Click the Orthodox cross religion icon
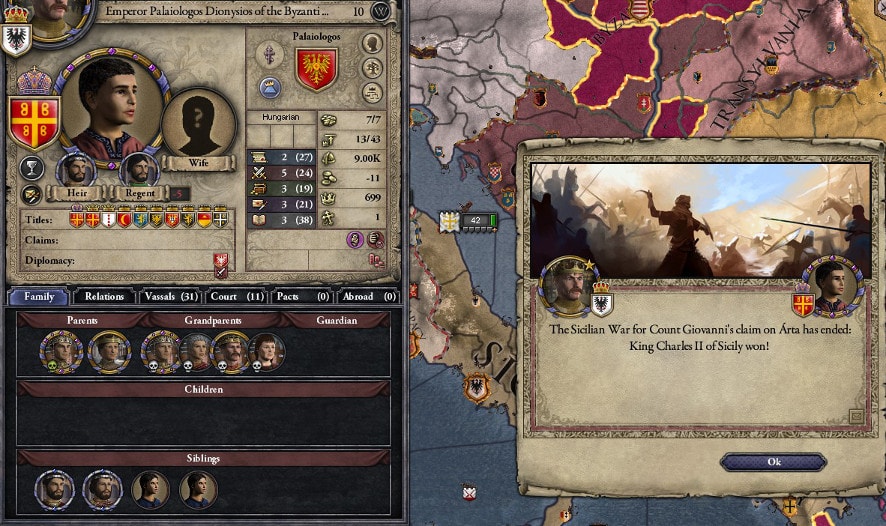The height and width of the screenshot is (526, 886). pos(270,54)
